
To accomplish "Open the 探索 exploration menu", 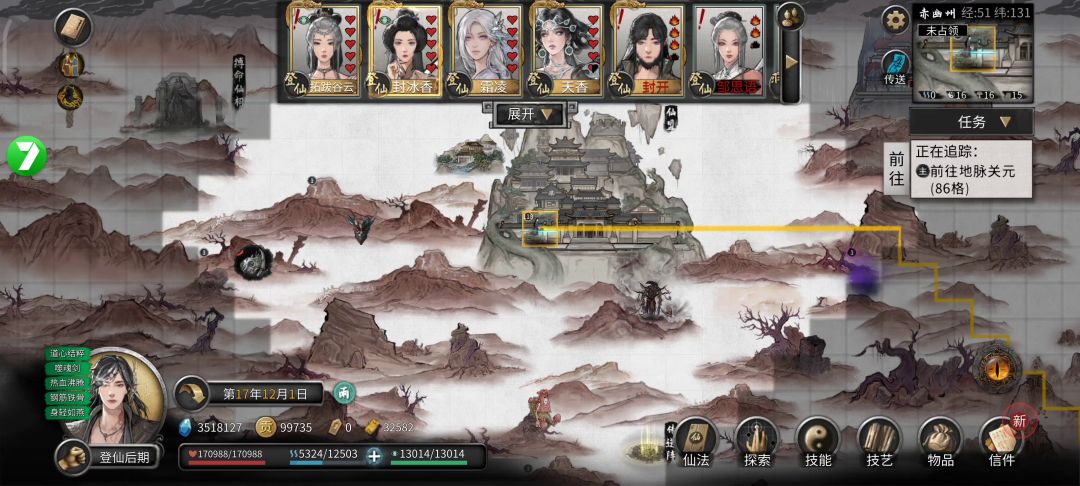I will coord(757,443).
